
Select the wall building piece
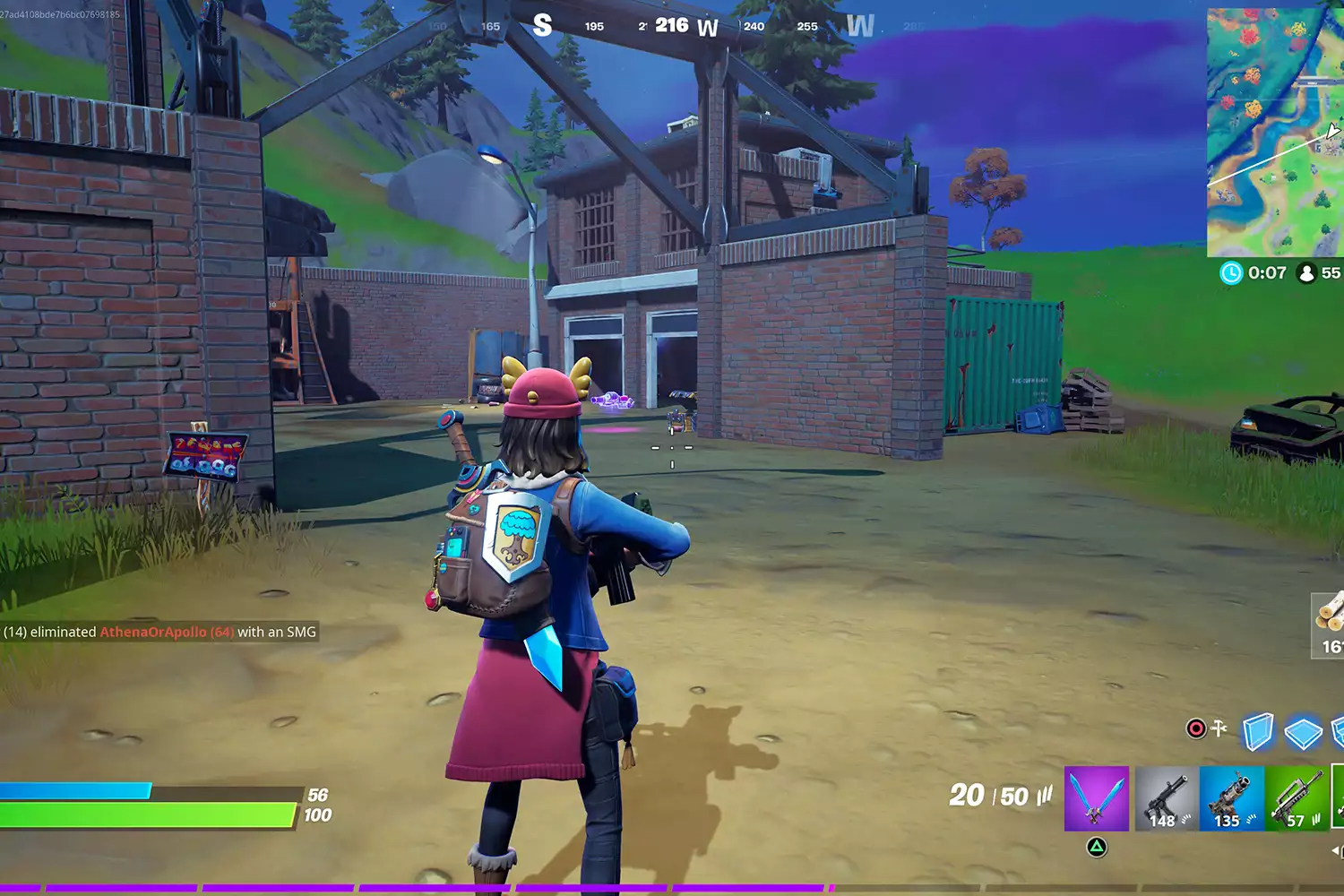tap(1258, 731)
